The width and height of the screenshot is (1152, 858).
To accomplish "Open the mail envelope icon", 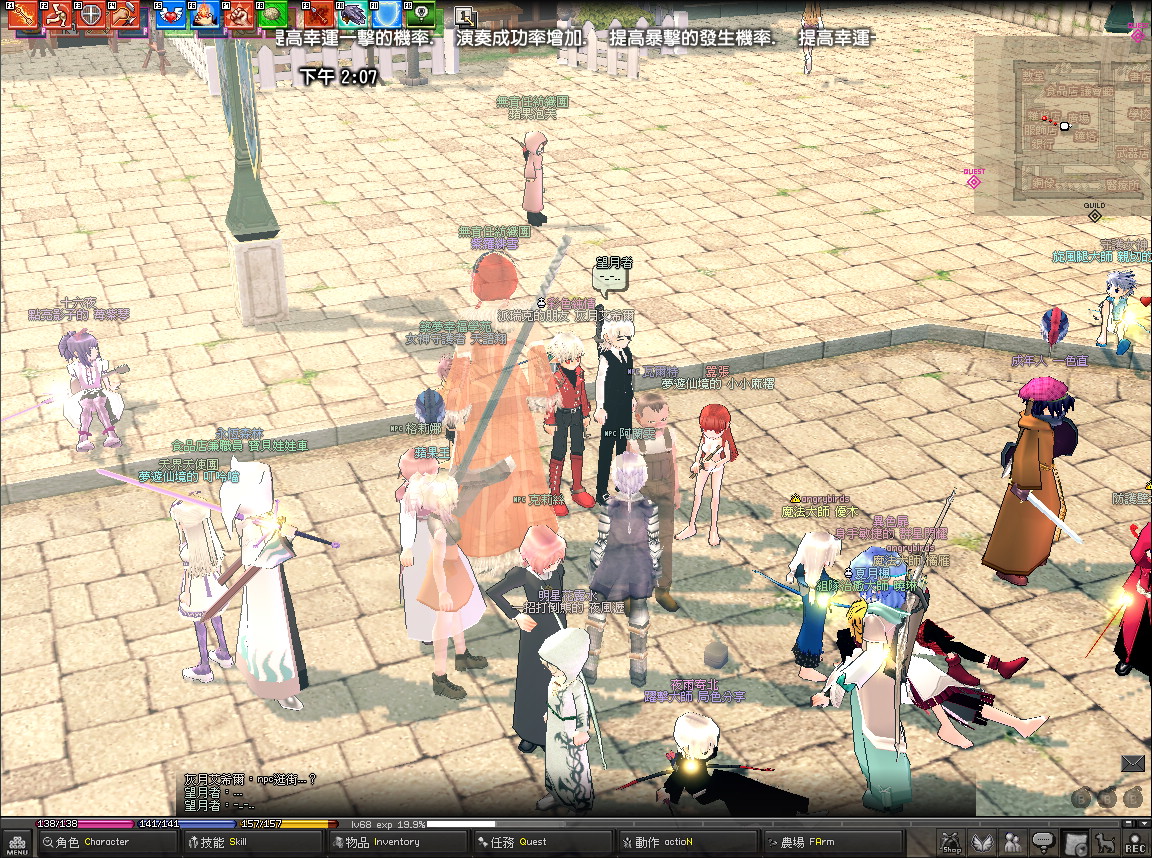I will pos(1132,764).
